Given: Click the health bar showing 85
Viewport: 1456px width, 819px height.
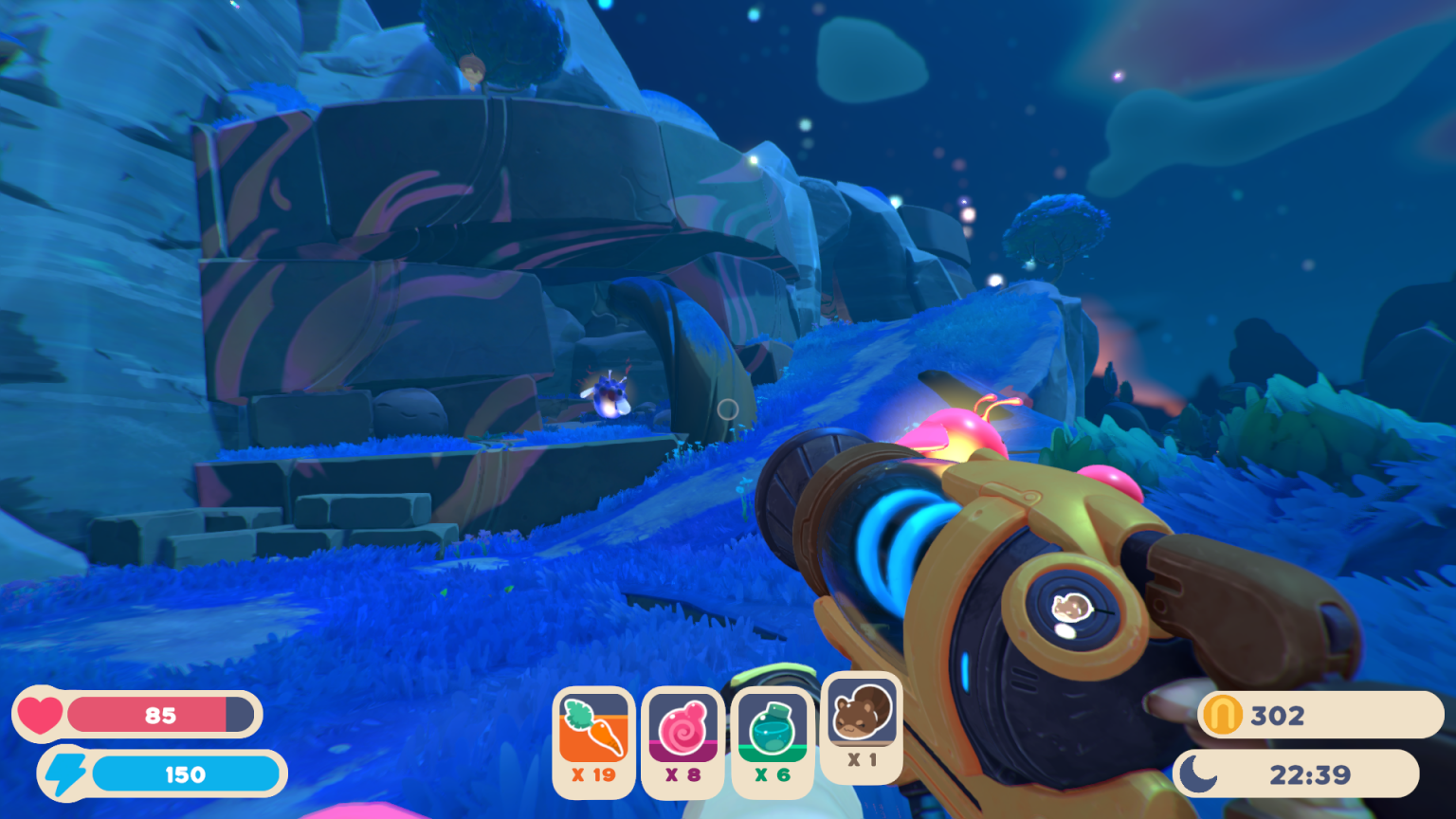Looking at the screenshot, I should [161, 716].
